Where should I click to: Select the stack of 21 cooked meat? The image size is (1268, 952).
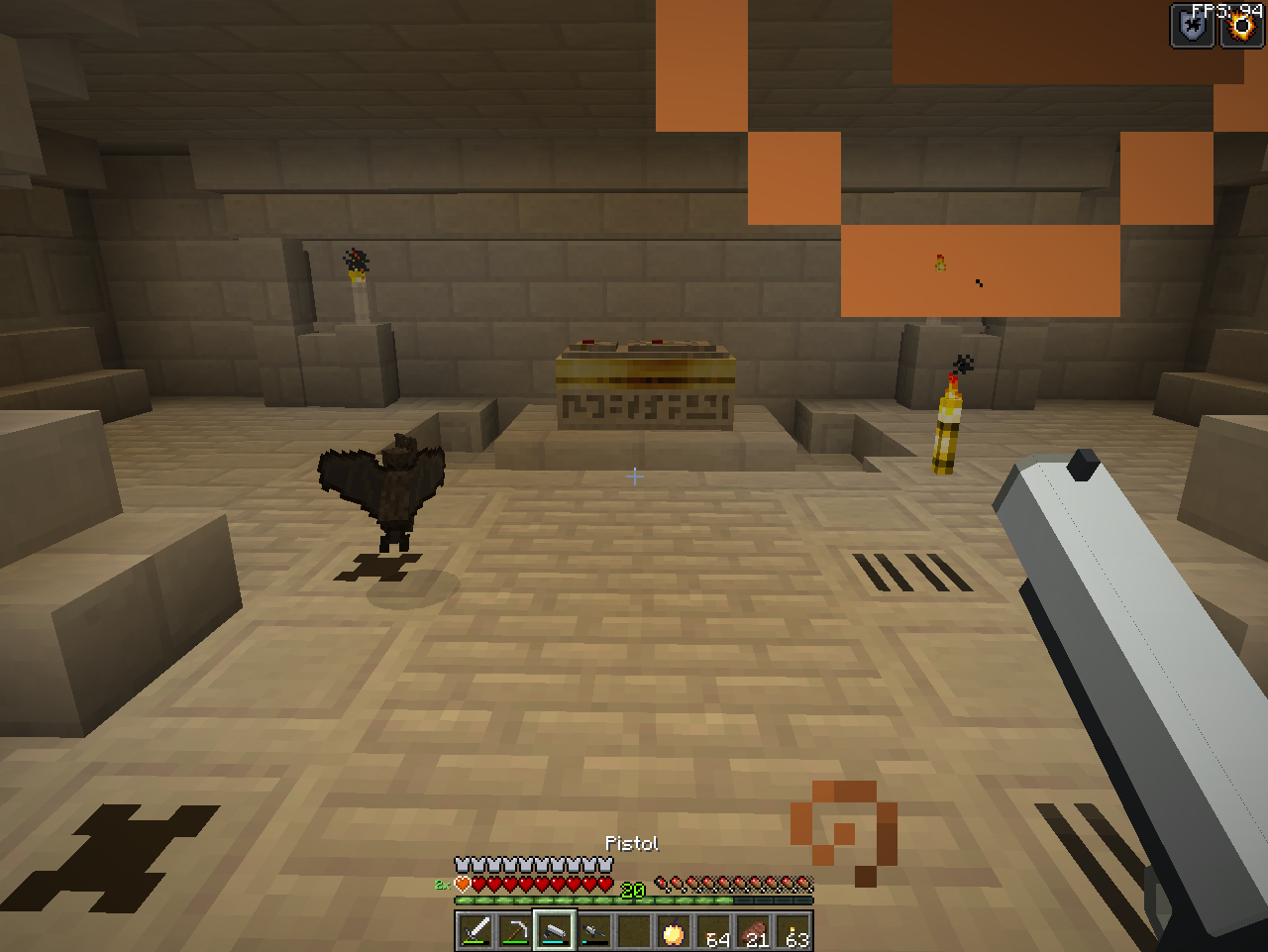[754, 931]
